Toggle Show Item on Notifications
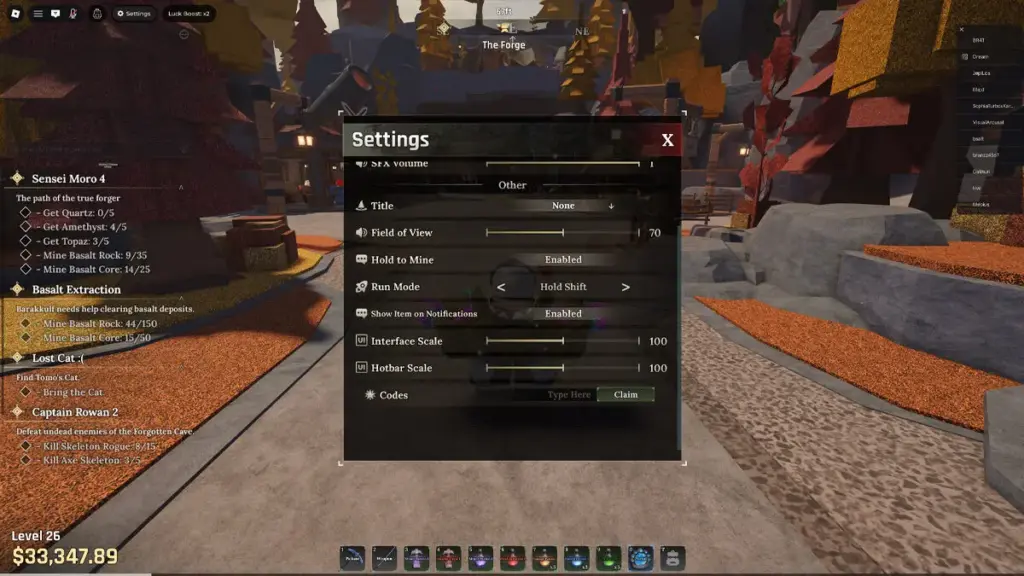Viewport: 1024px width, 576px height. [x=563, y=314]
